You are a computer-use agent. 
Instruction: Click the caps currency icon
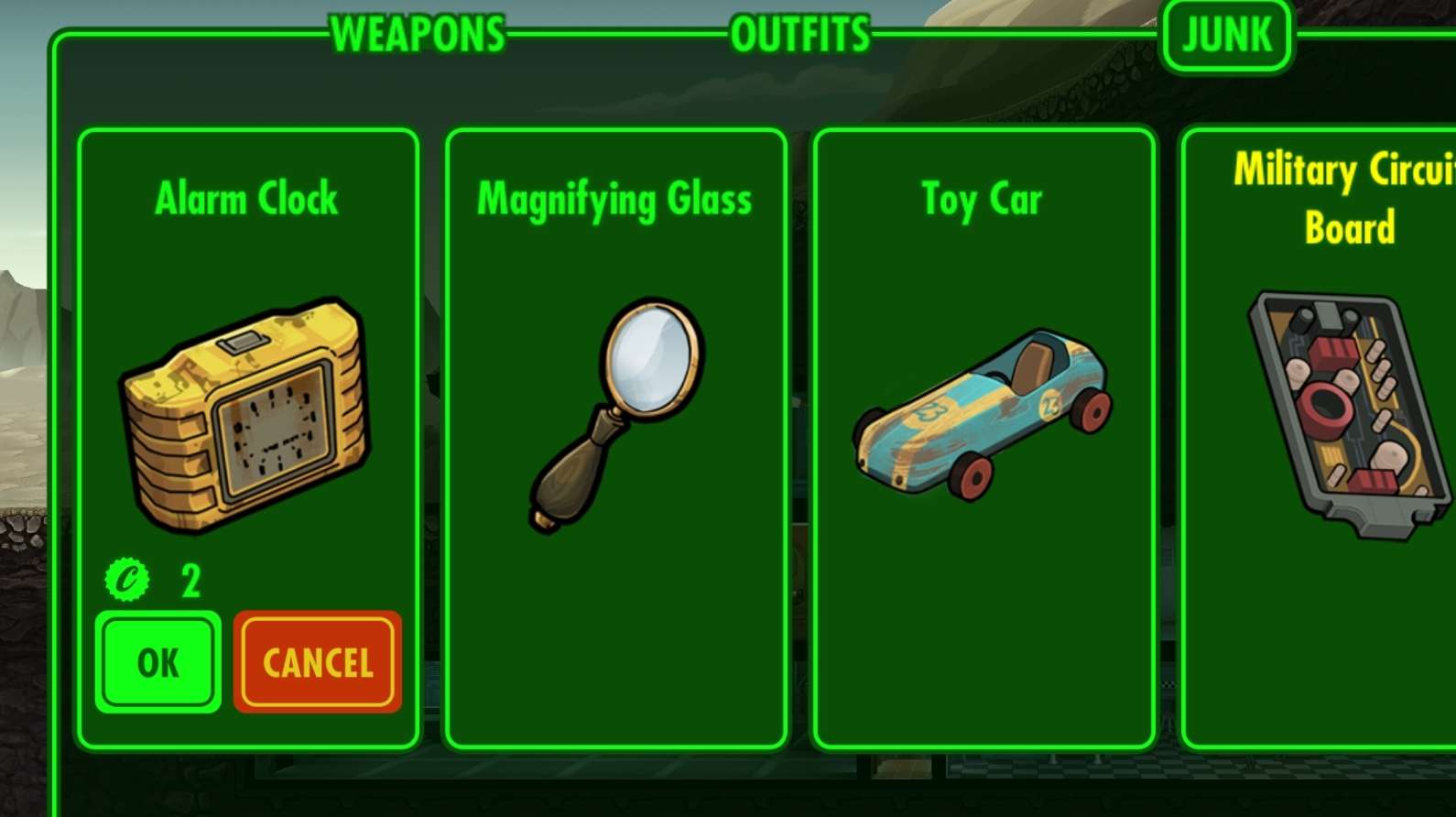126,577
